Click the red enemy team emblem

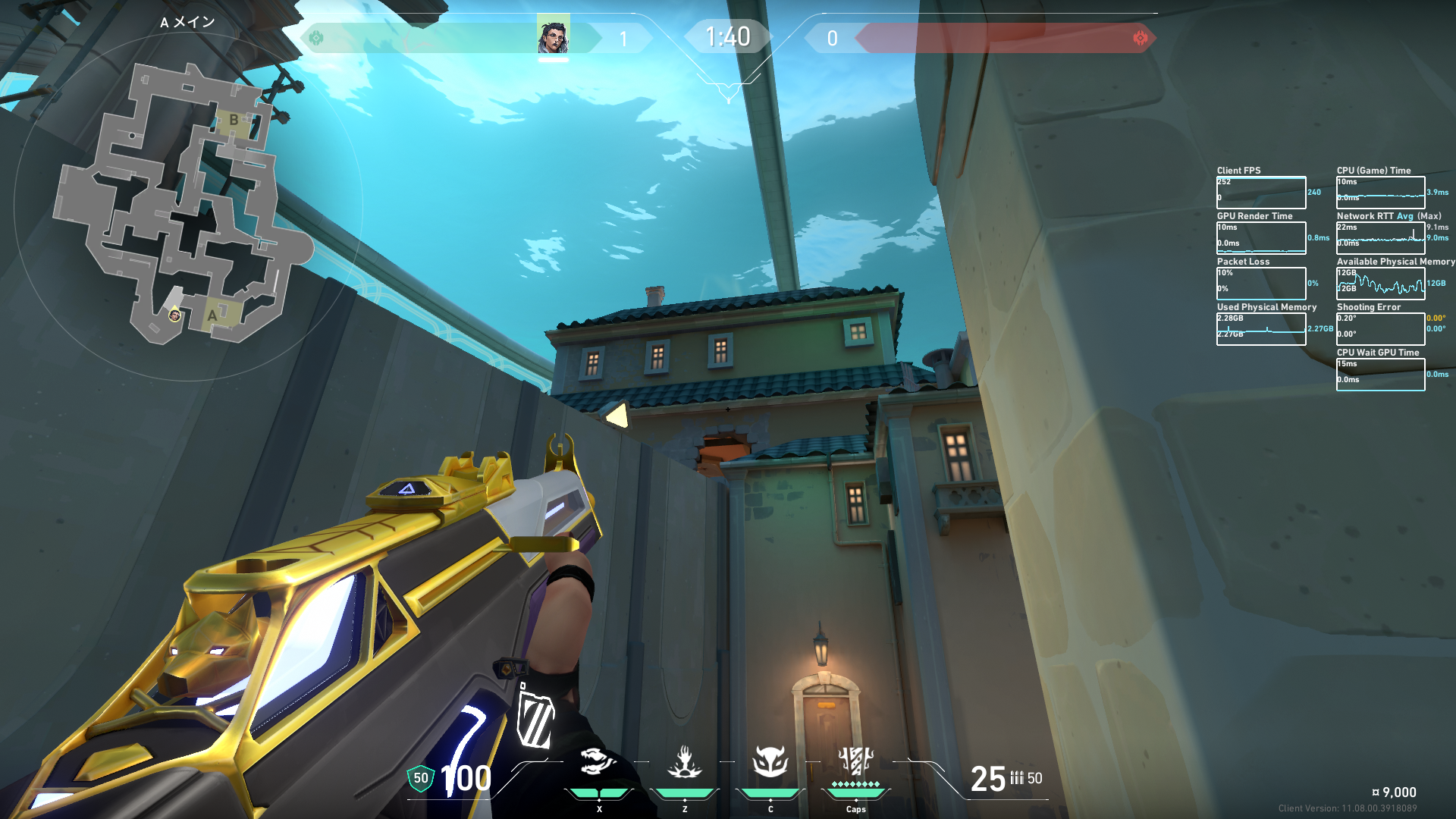(x=1140, y=38)
